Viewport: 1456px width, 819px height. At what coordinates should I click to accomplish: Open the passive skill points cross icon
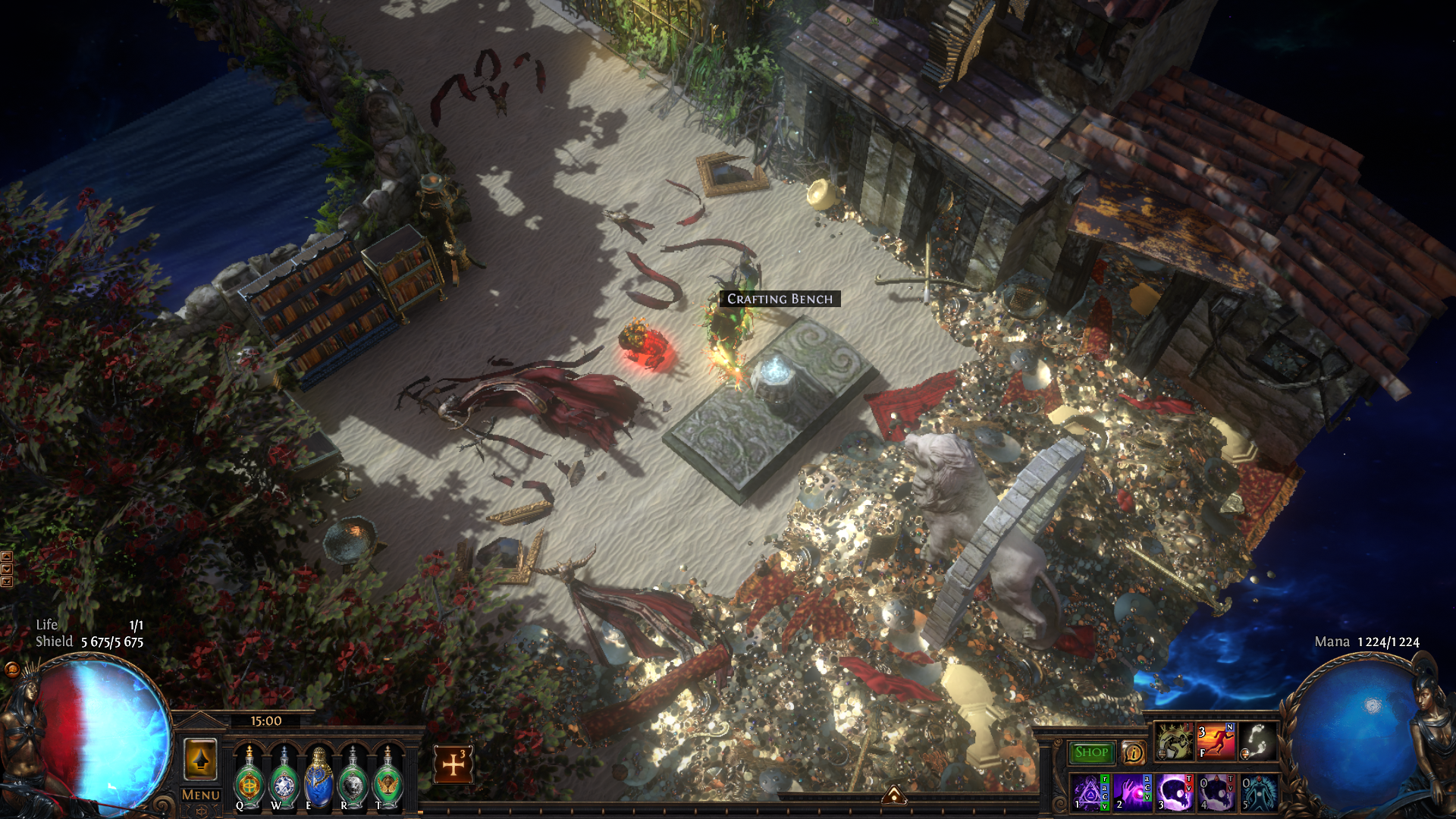click(453, 764)
